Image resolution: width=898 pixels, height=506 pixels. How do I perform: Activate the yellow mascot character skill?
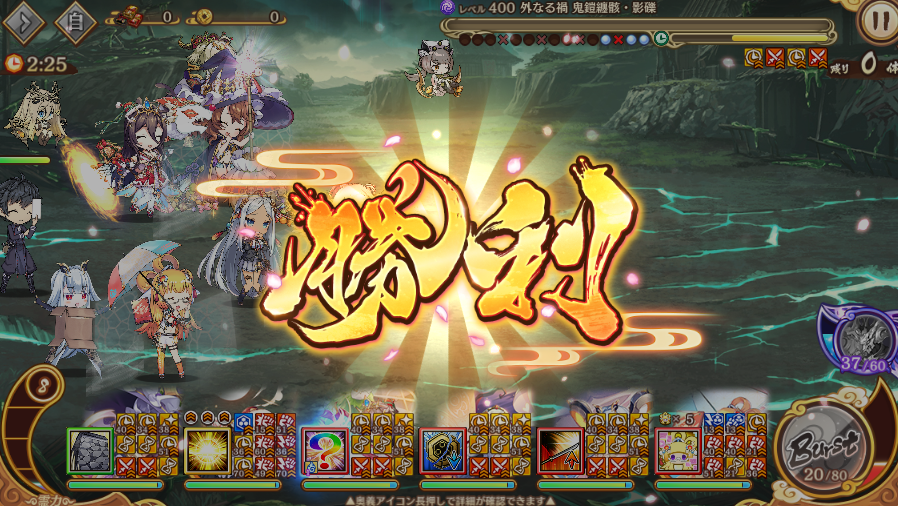(x=678, y=451)
